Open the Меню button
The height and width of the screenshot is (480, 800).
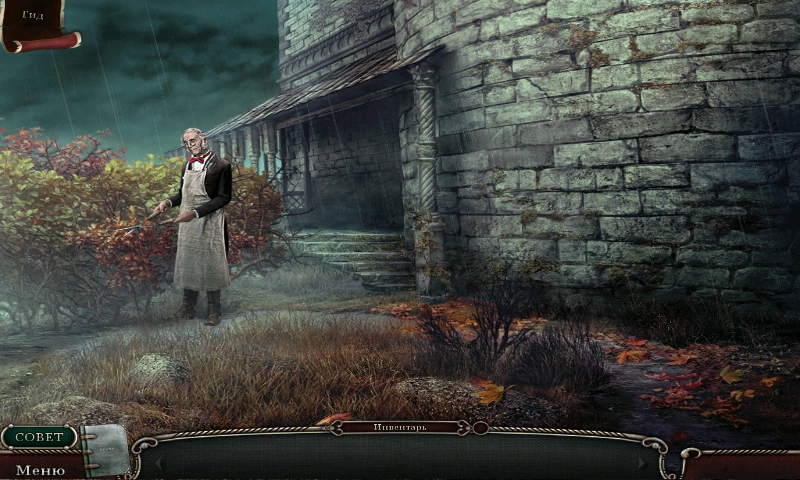pos(40,468)
